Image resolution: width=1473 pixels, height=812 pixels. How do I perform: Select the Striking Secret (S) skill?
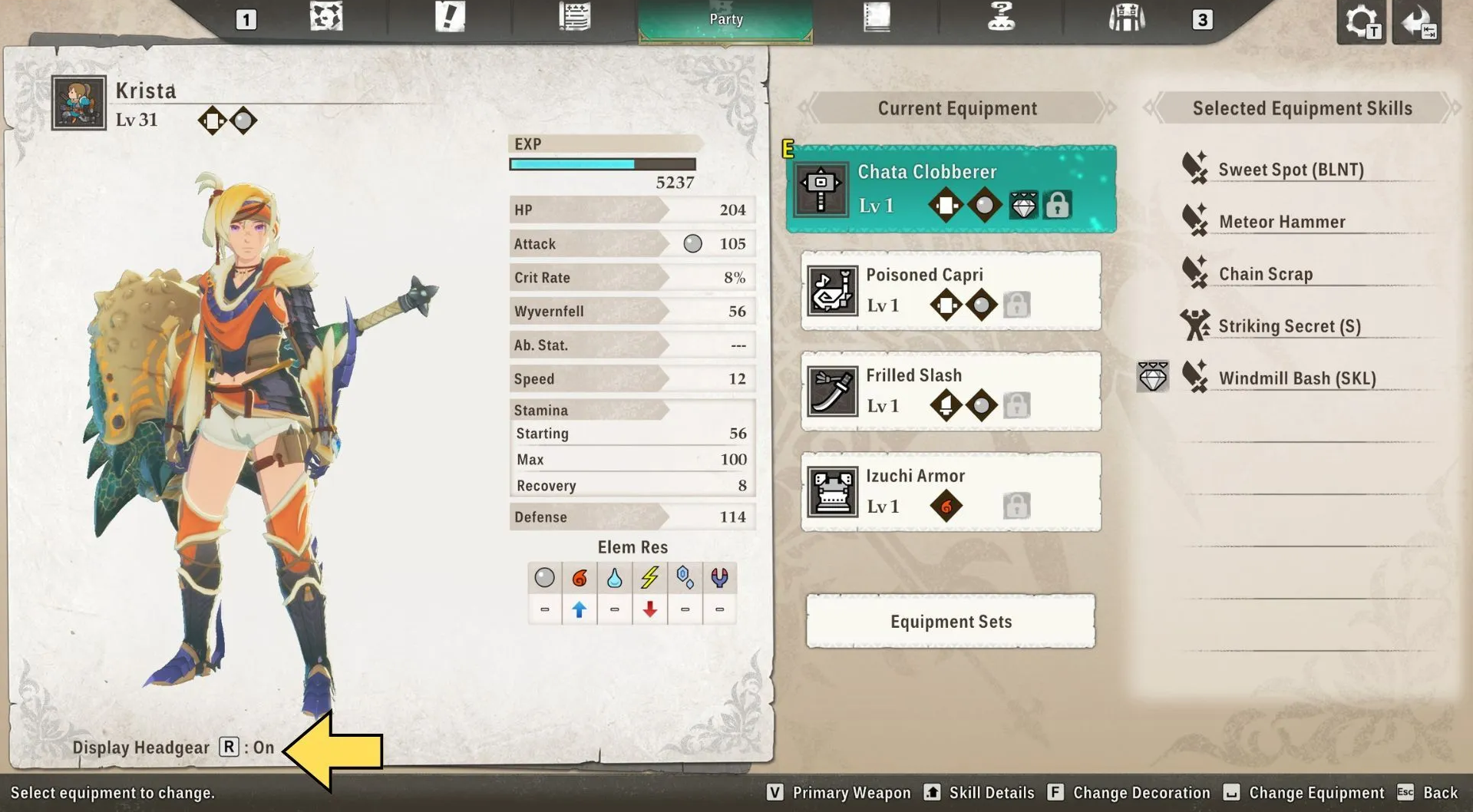point(1290,326)
